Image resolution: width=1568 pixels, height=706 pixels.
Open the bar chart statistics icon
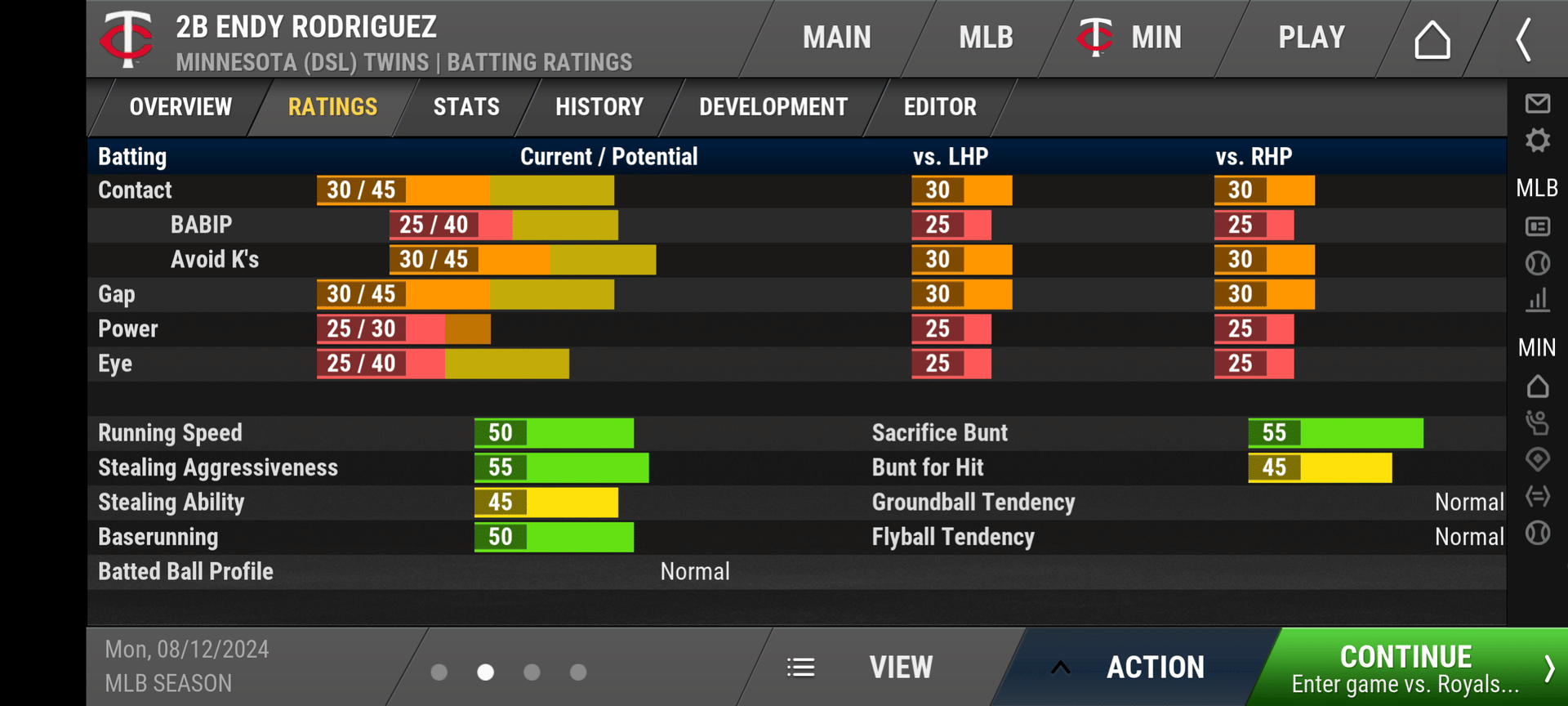click(1537, 300)
